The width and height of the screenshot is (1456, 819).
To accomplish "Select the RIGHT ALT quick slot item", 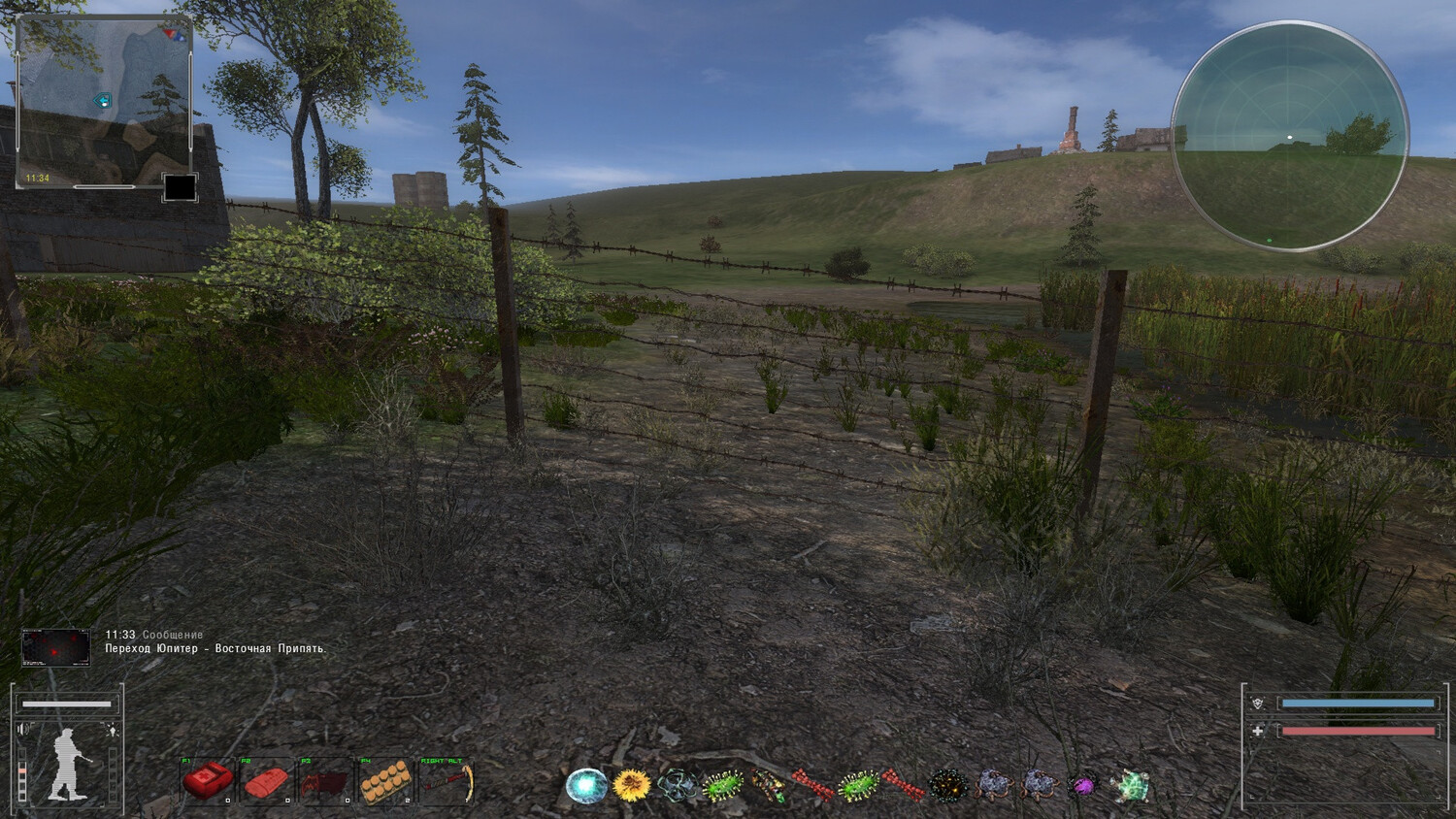I will click(446, 782).
